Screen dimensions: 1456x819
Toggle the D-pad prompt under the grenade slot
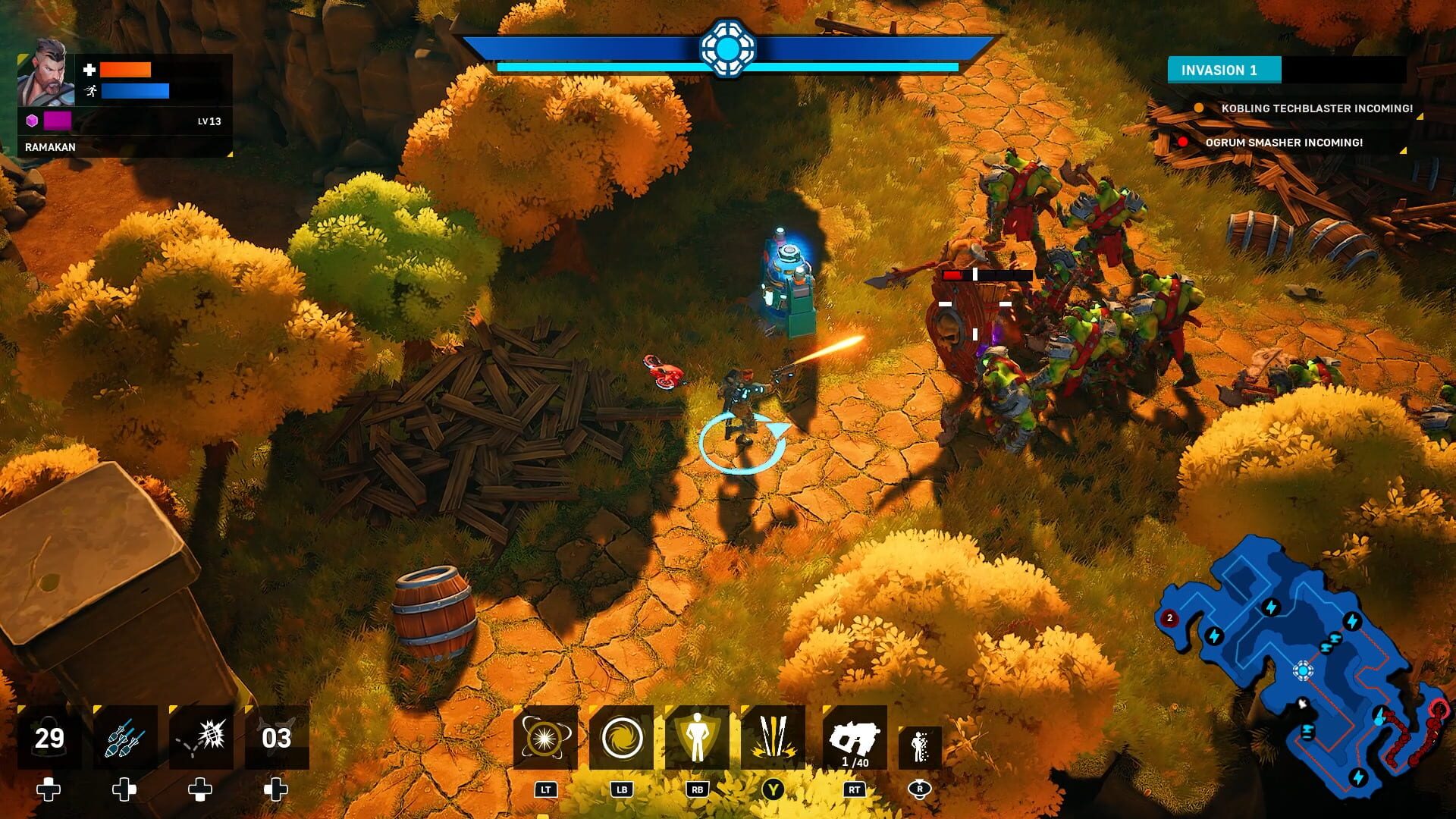click(199, 790)
